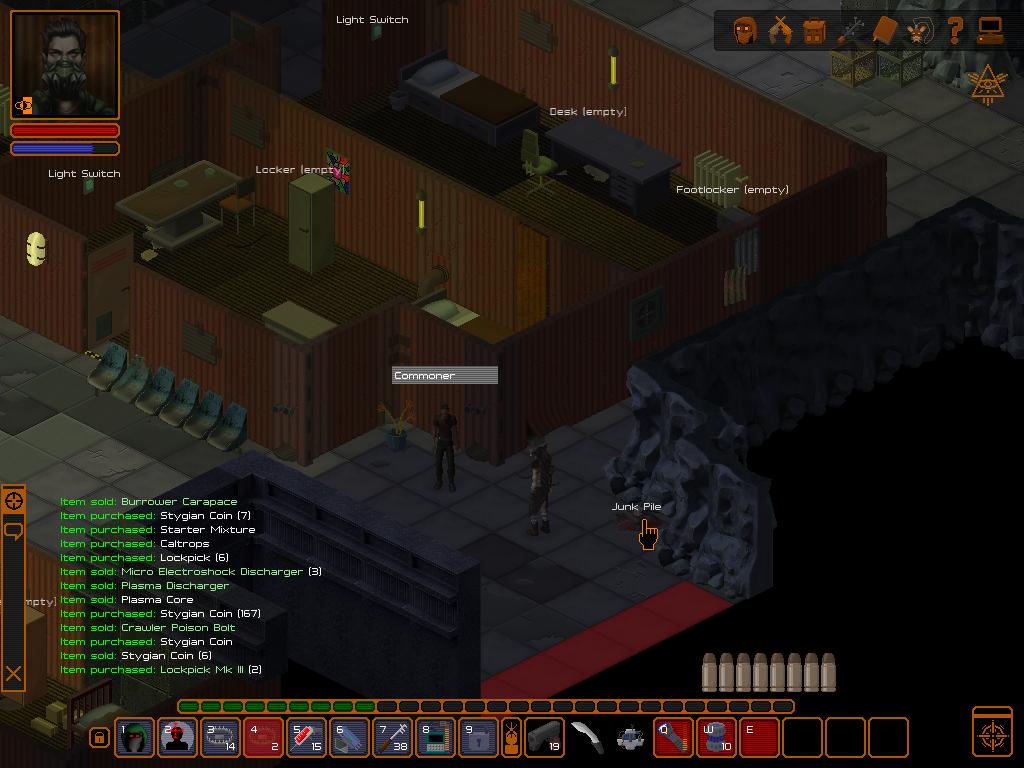Select hotbar slot 7 syringe item
Image resolution: width=1024 pixels, height=768 pixels.
393,738
